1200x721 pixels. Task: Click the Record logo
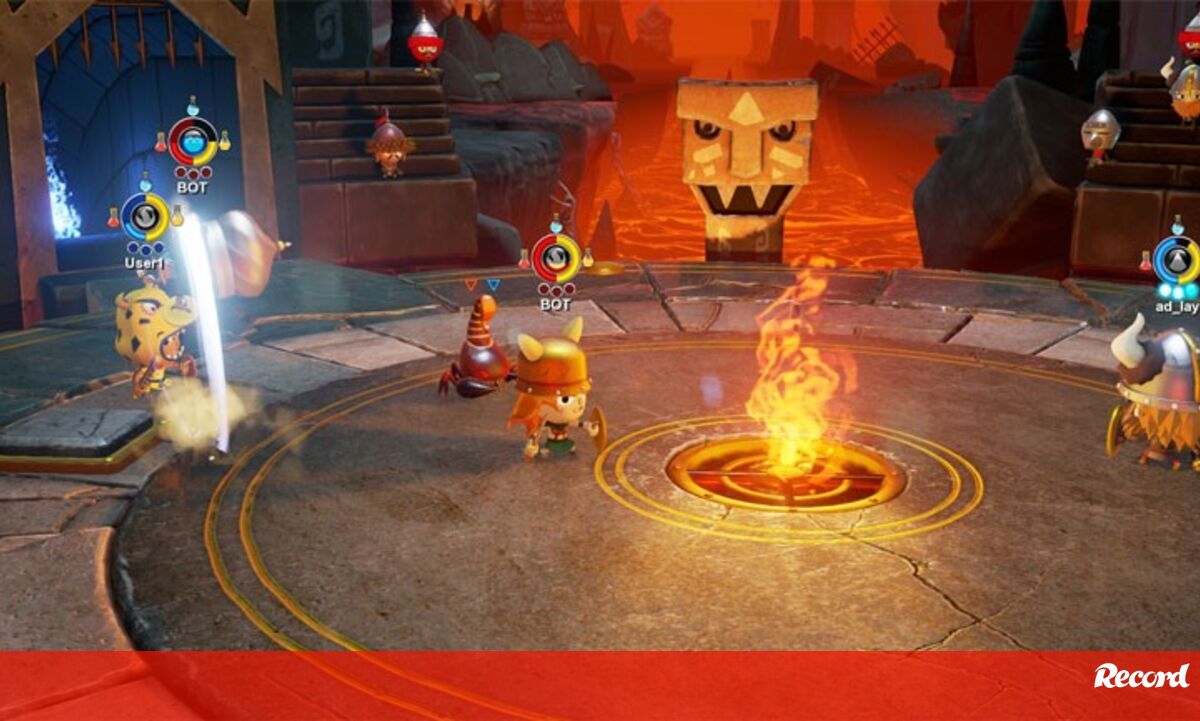coord(1140,677)
